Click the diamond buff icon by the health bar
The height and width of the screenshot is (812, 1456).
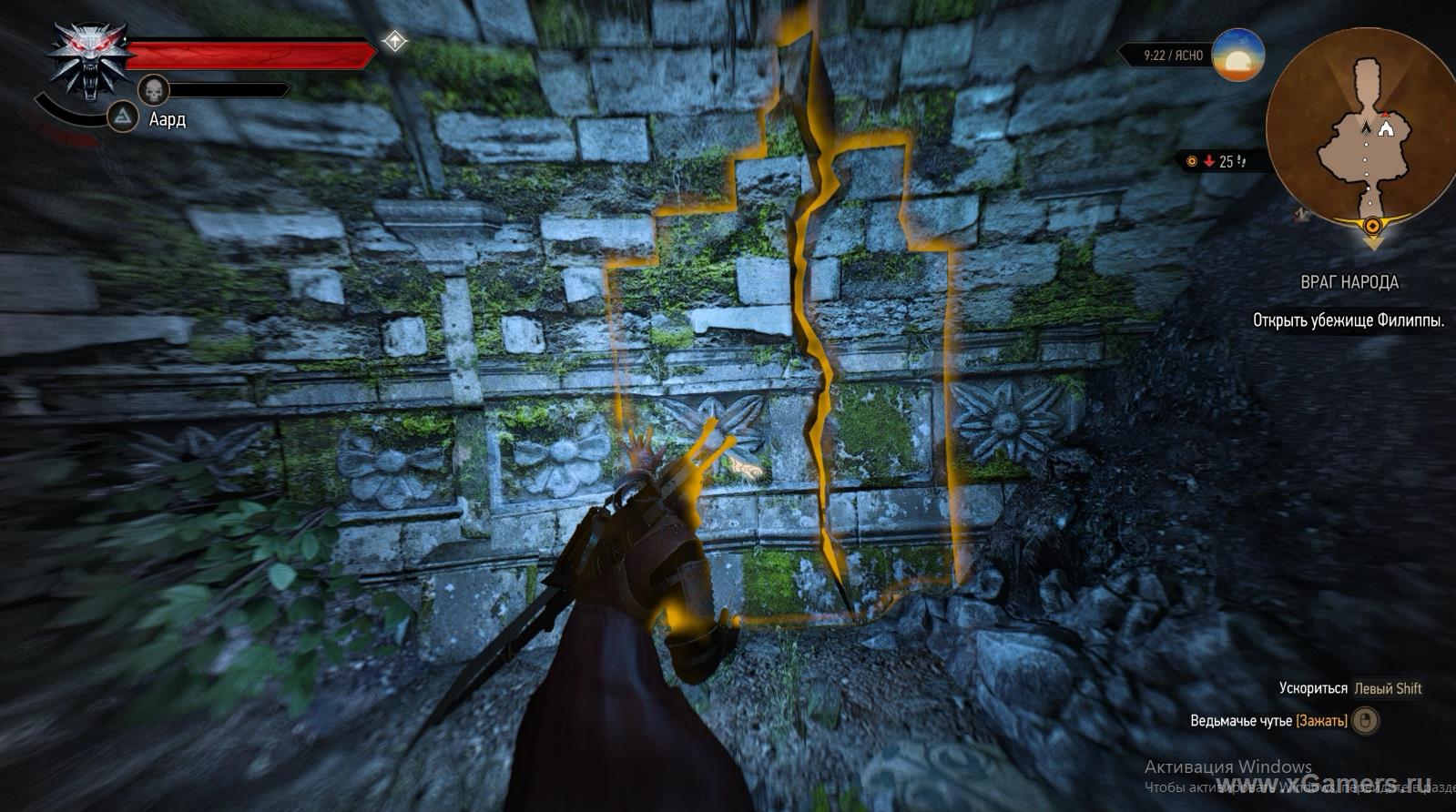(x=394, y=41)
